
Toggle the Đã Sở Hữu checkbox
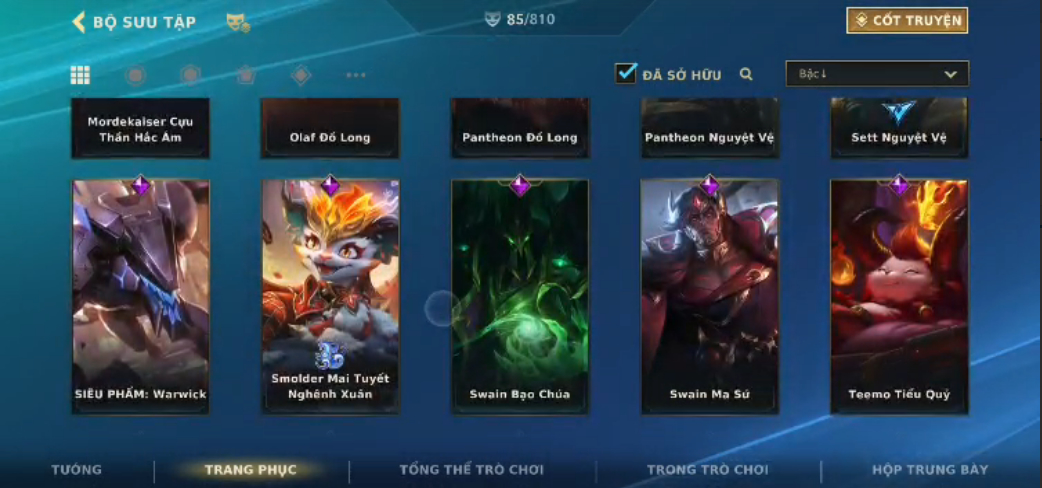pyautogui.click(x=626, y=74)
